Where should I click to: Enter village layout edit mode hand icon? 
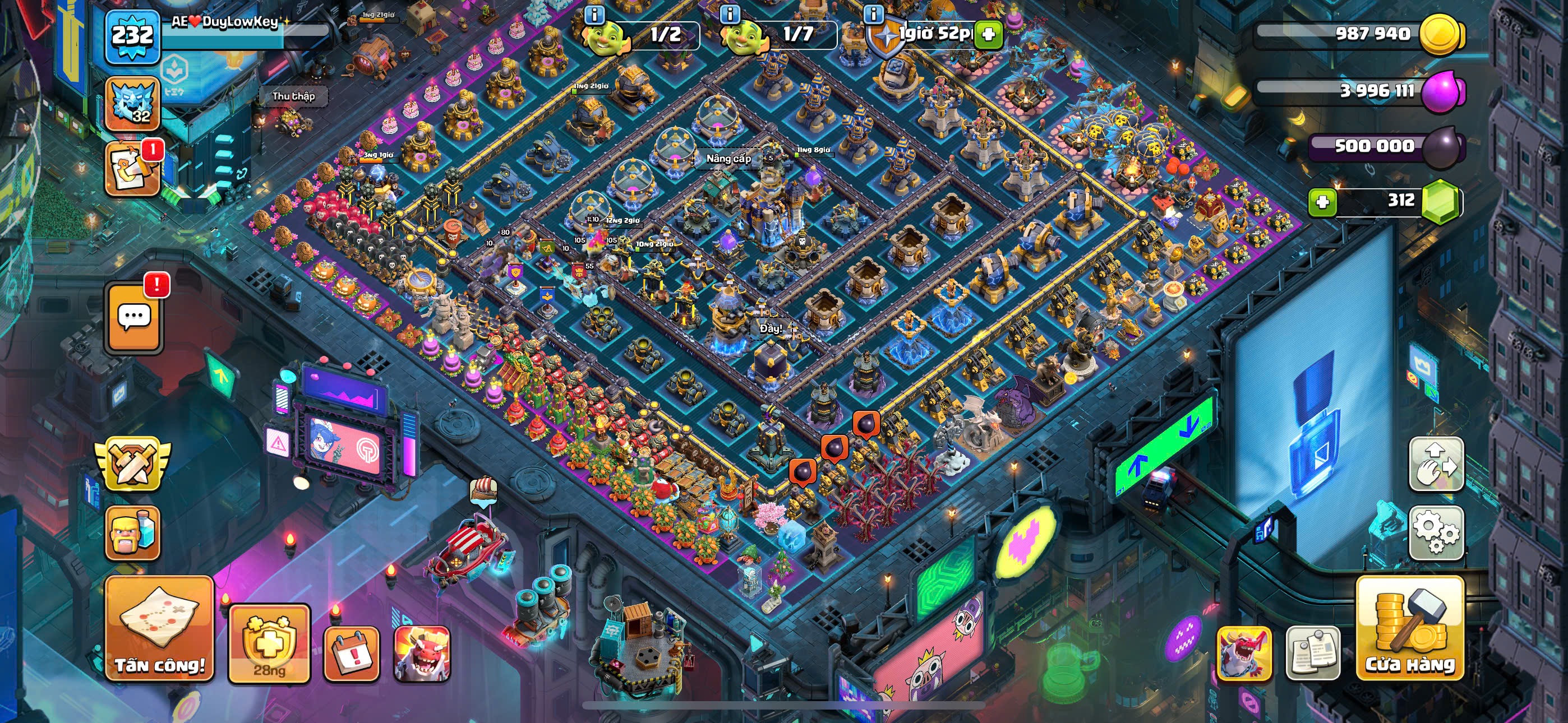(x=1436, y=464)
